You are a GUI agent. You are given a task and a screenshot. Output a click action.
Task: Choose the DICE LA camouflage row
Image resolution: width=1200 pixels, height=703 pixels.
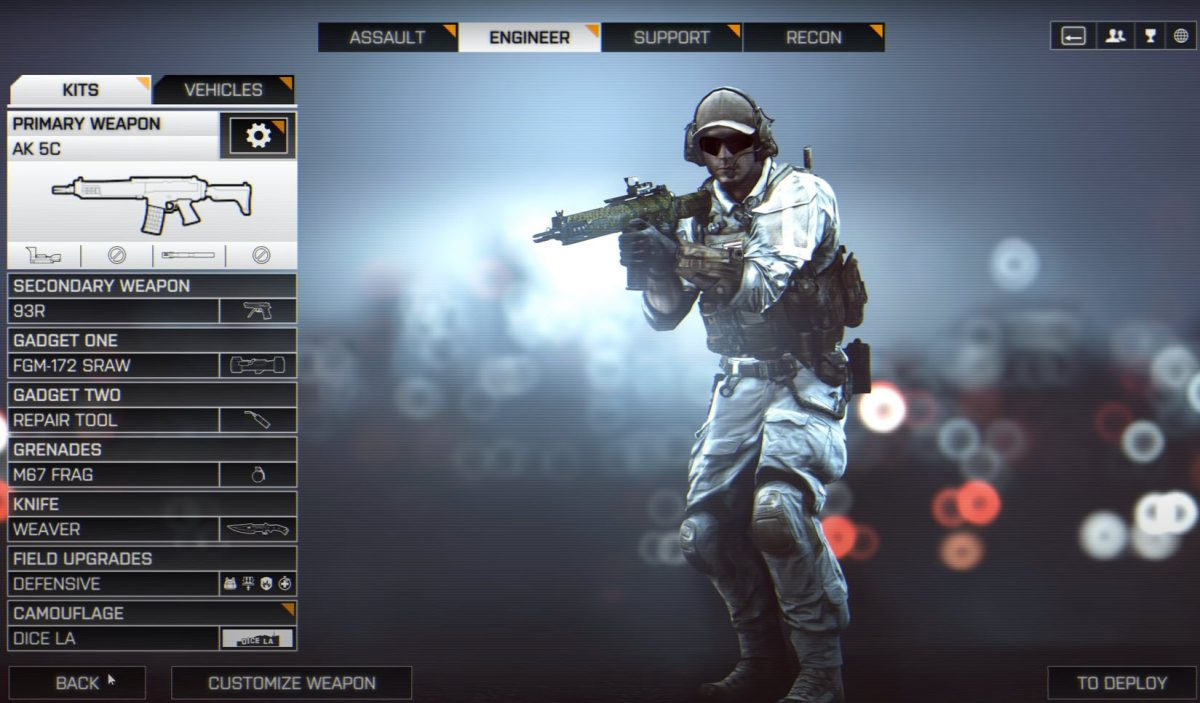[152, 638]
